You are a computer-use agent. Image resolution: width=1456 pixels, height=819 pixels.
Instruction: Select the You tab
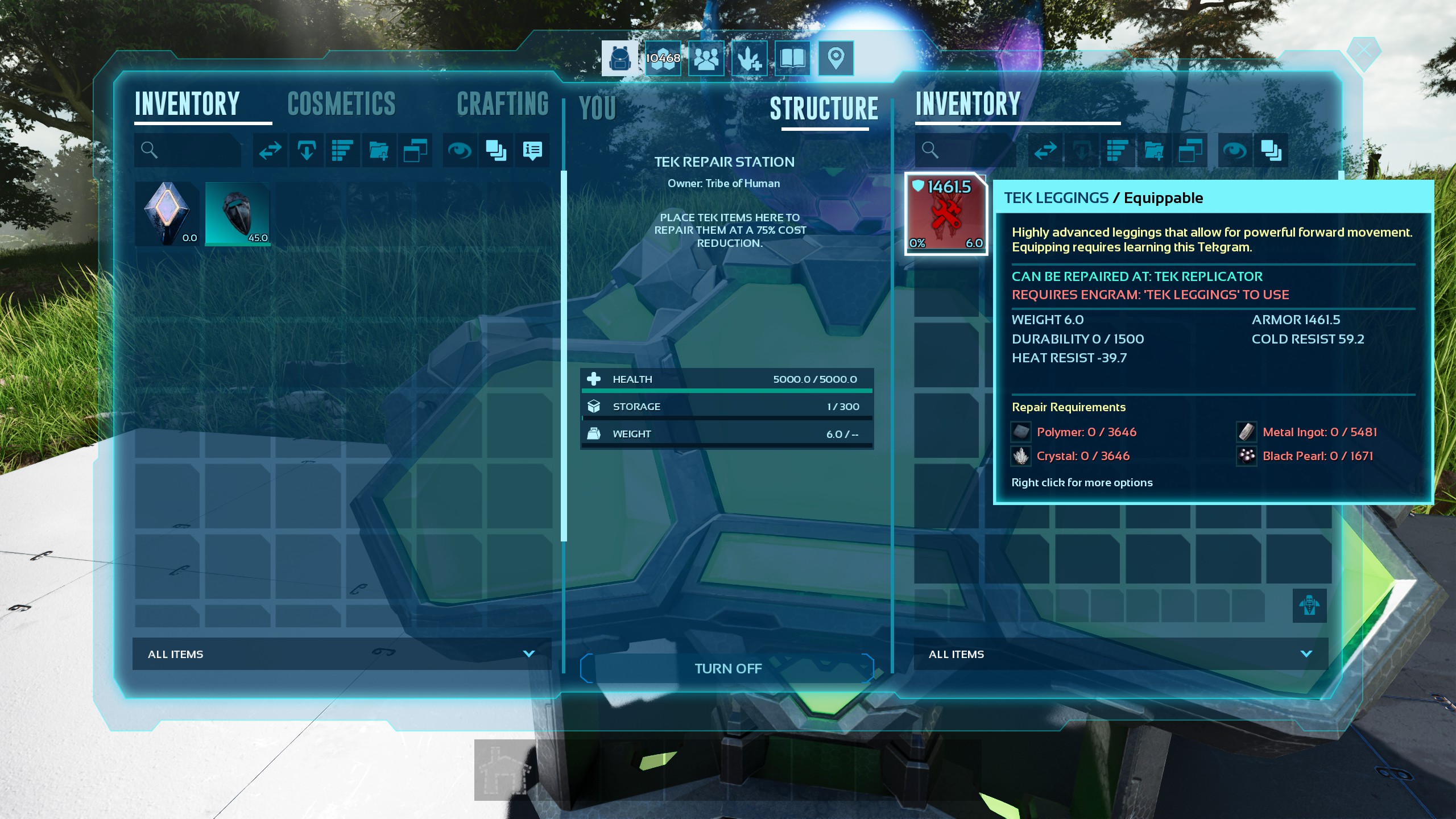point(597,108)
